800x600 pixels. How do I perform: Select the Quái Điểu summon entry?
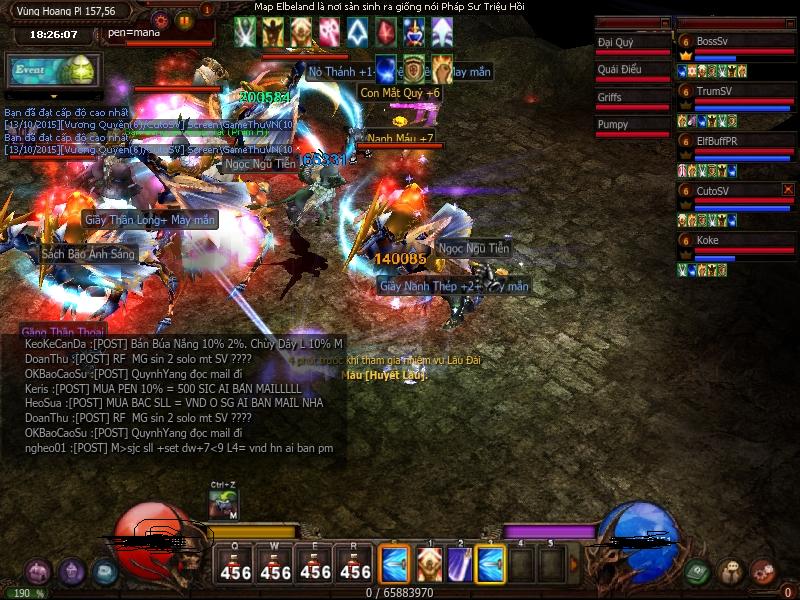(619, 70)
